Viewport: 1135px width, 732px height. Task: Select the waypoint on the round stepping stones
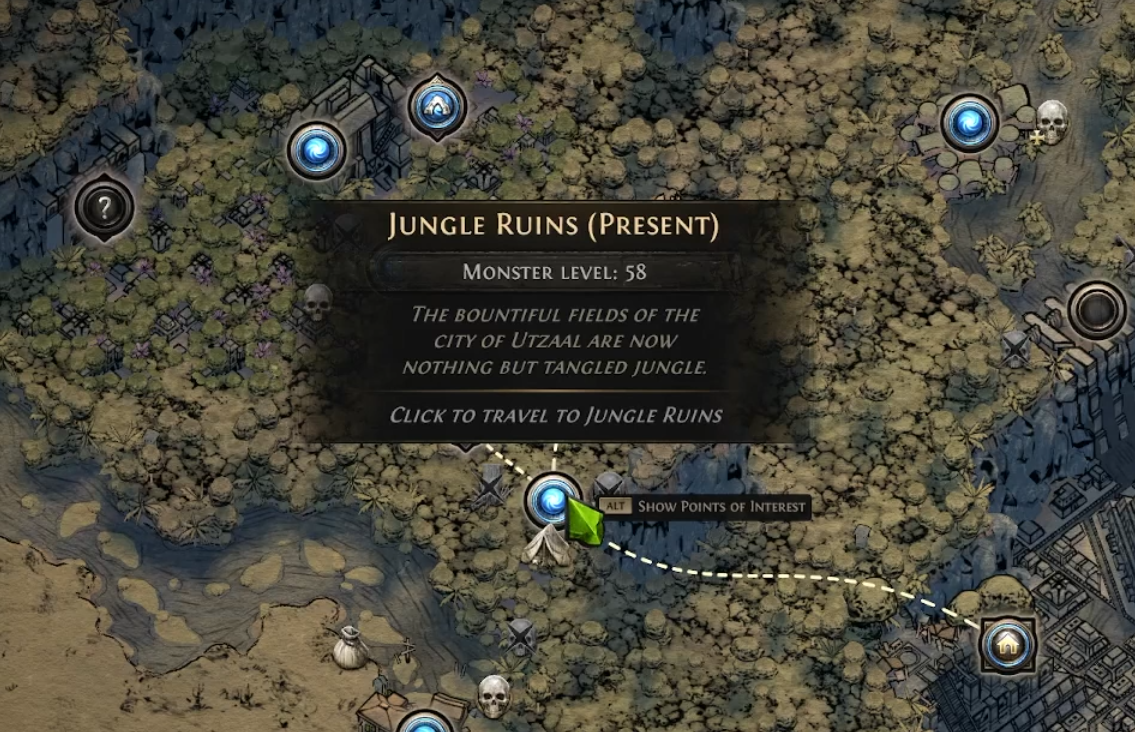click(x=969, y=123)
